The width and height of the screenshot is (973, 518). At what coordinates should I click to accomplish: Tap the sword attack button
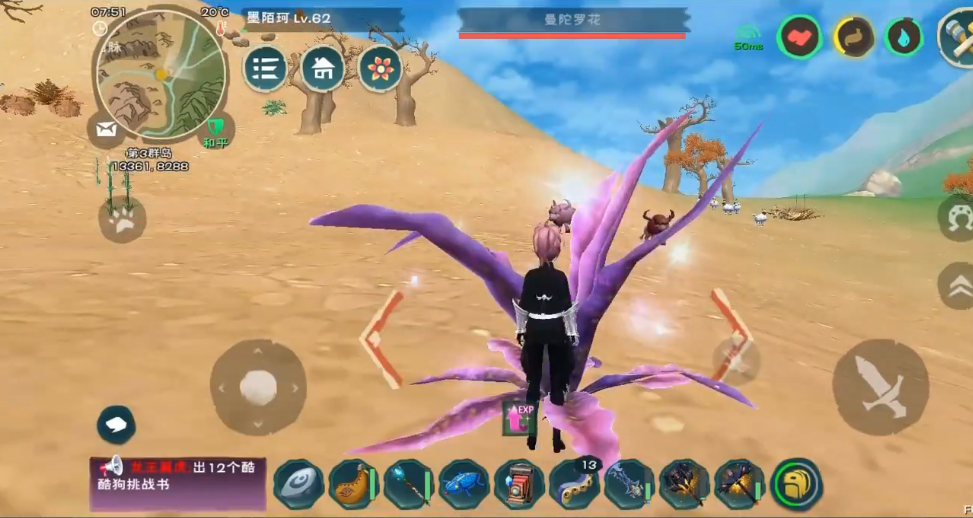pos(880,386)
